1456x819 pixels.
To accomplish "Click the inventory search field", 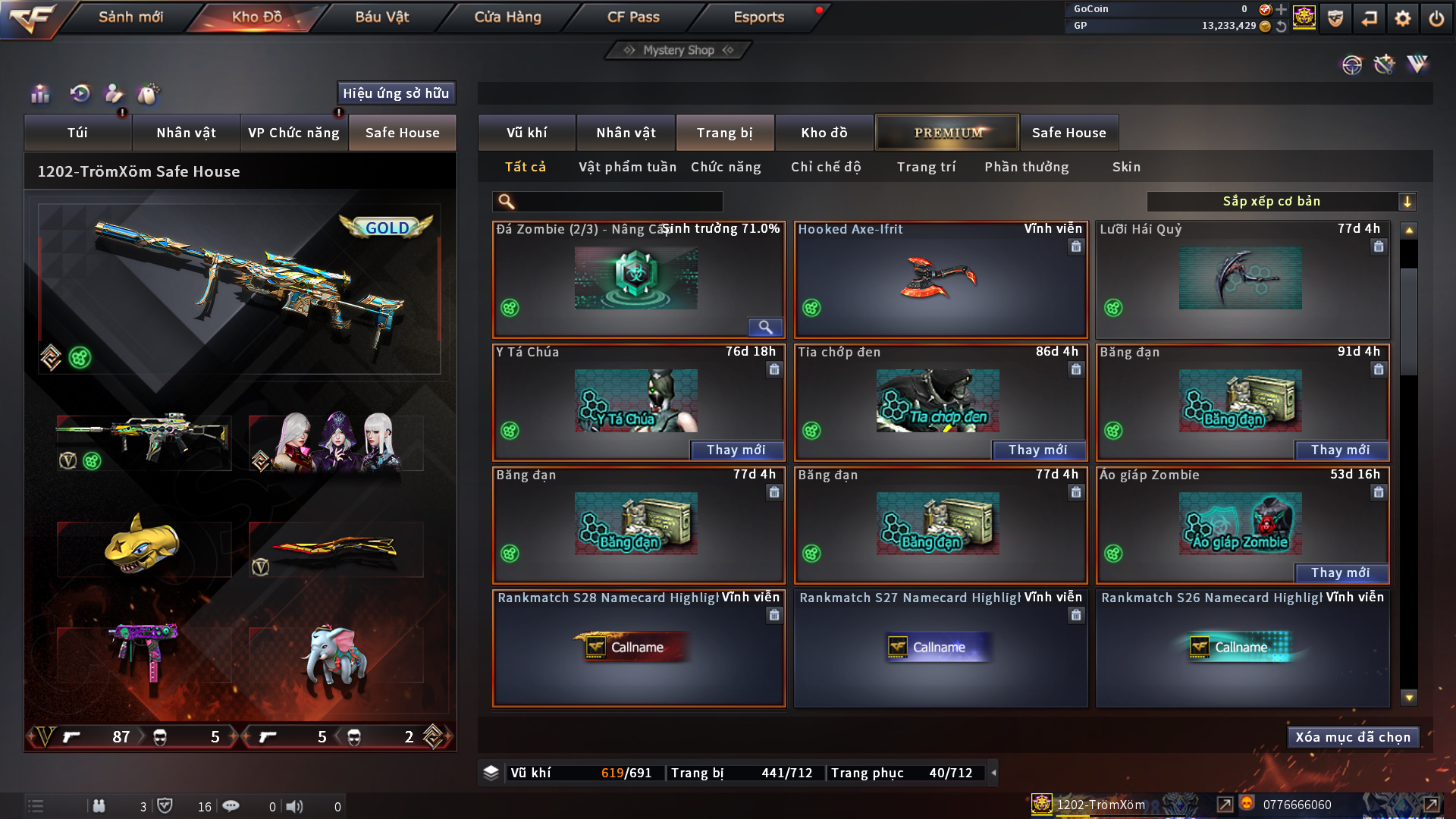I will (616, 202).
